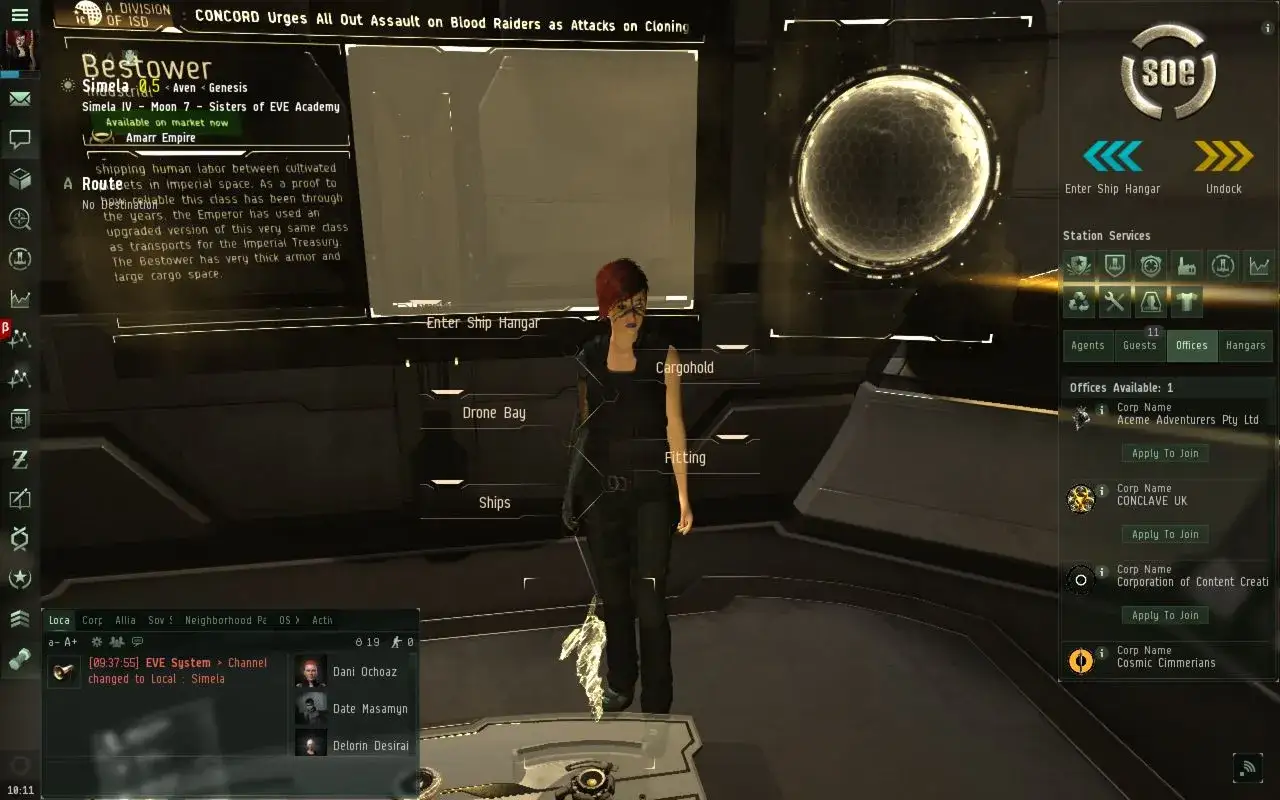This screenshot has width=1280, height=800.
Task: Switch to the Corp chat tab
Action: point(92,620)
